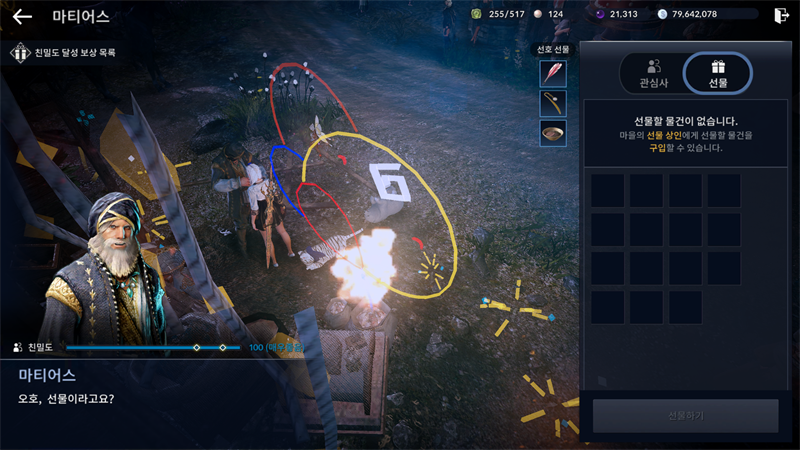This screenshot has width=800, height=450.
Task: Tap the silver coin currency icon
Action: 663,14
